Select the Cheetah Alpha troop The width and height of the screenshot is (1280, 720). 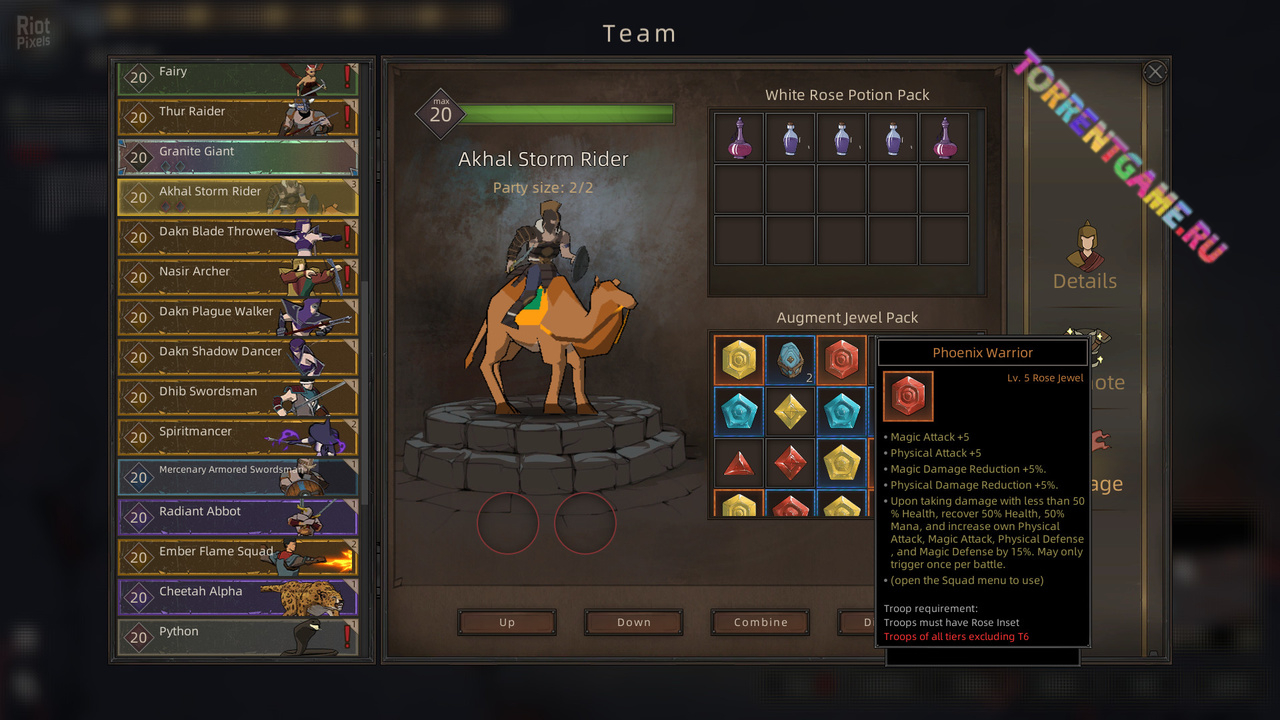click(237, 597)
